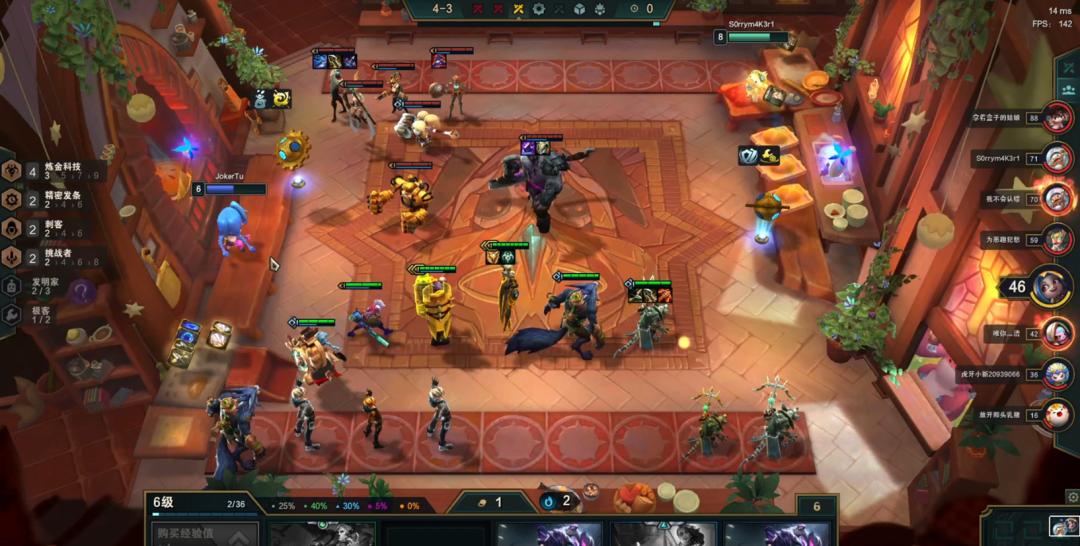1080x546 pixels.
Task: Spectate player 我不会认怂 with 70 HP
Action: tap(1056, 198)
